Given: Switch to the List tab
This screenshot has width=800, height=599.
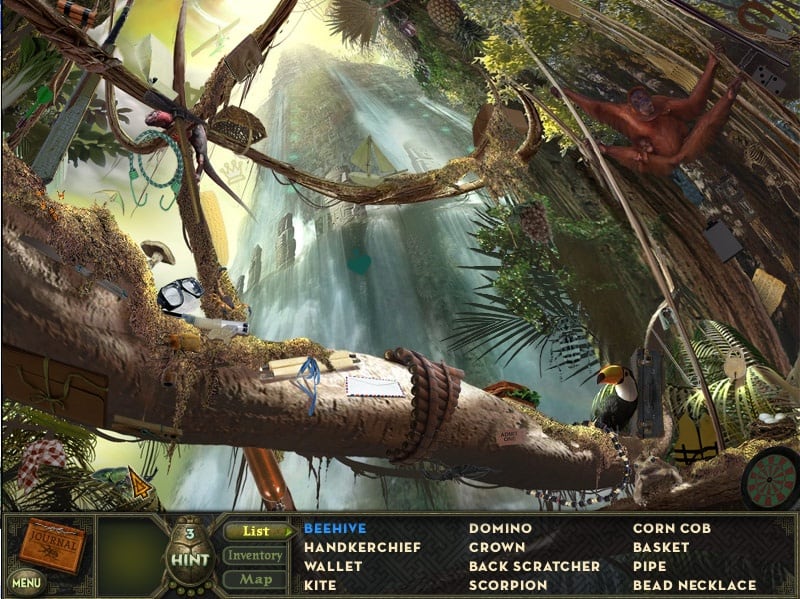Looking at the screenshot, I should 255,531.
